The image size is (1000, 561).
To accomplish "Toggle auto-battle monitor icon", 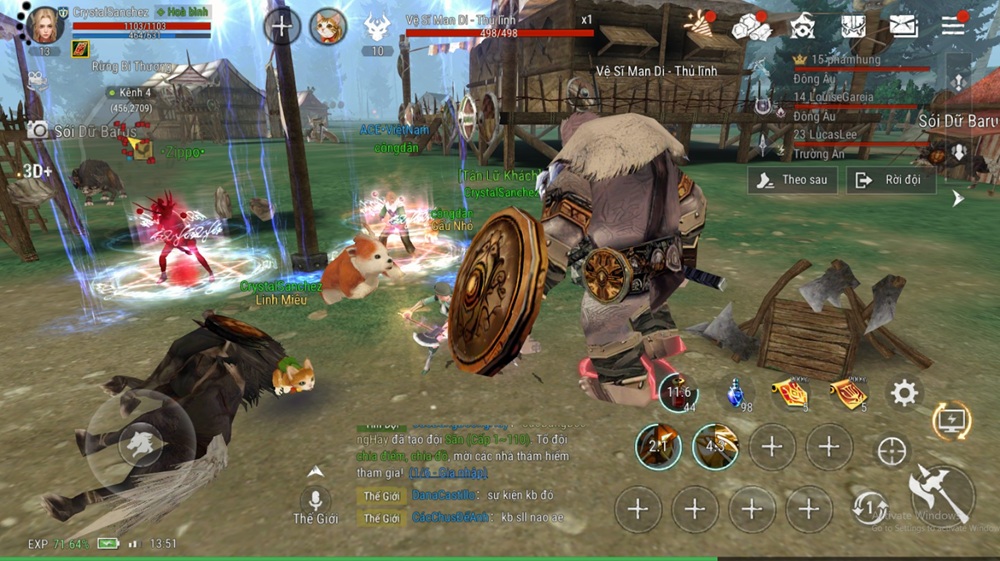I will point(952,421).
